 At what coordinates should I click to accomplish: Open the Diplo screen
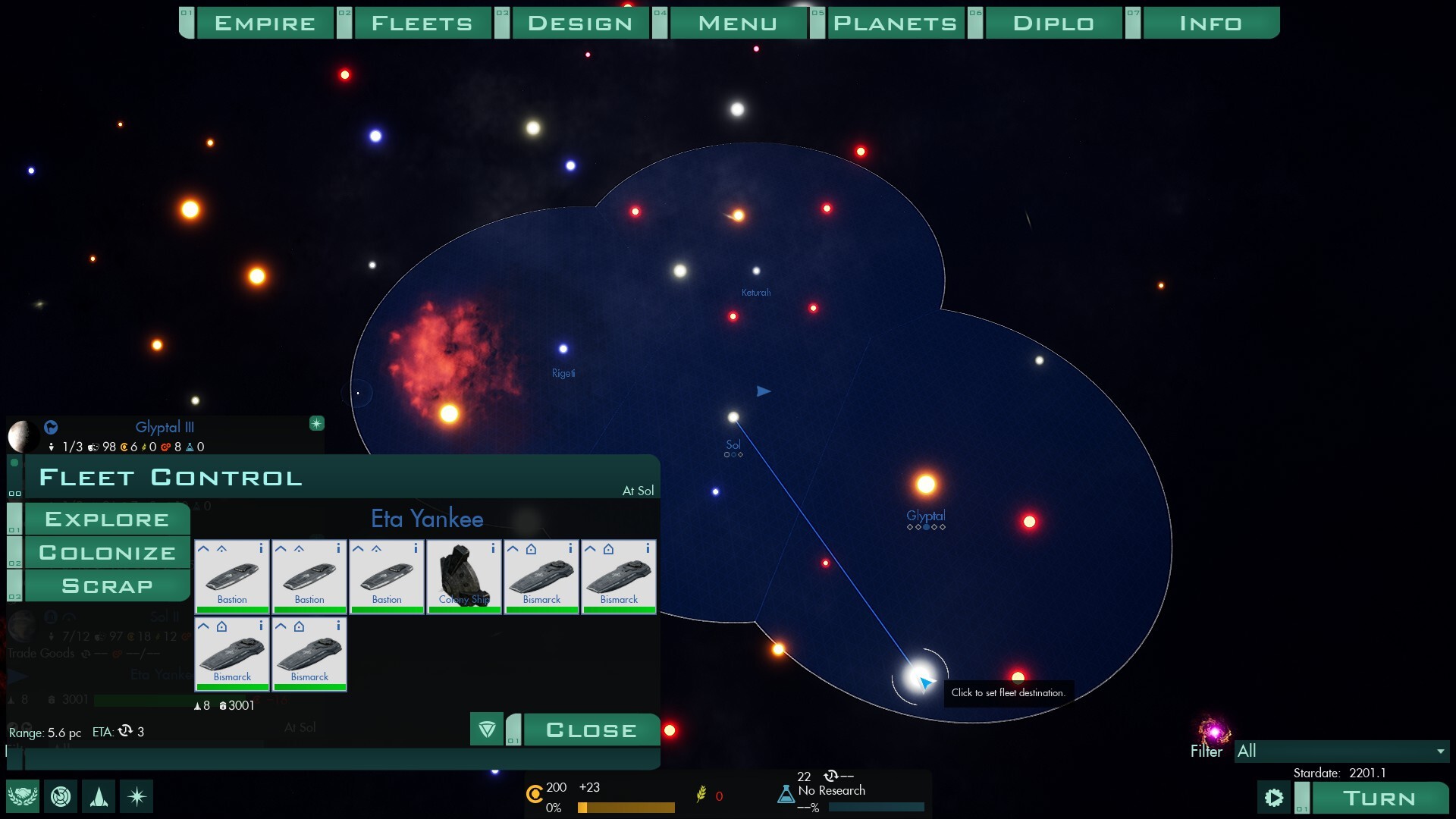(1053, 23)
